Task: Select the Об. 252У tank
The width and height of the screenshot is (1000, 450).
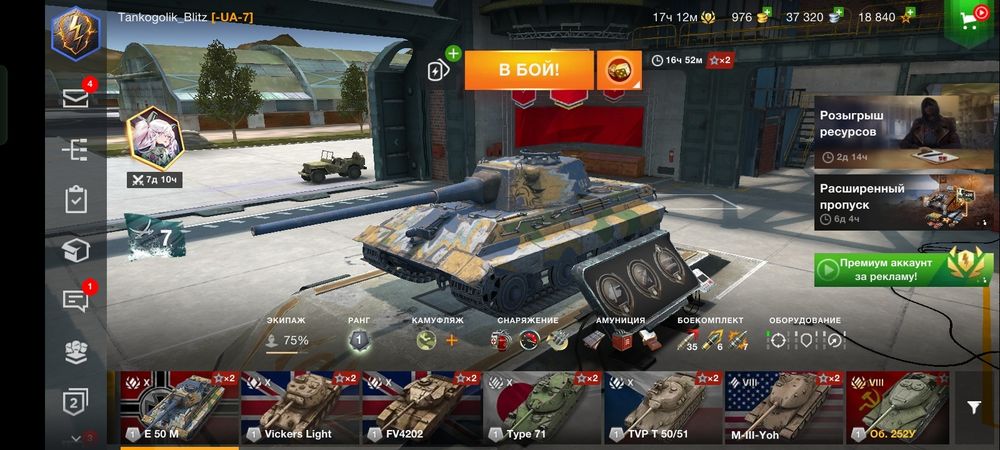Action: click(x=897, y=408)
